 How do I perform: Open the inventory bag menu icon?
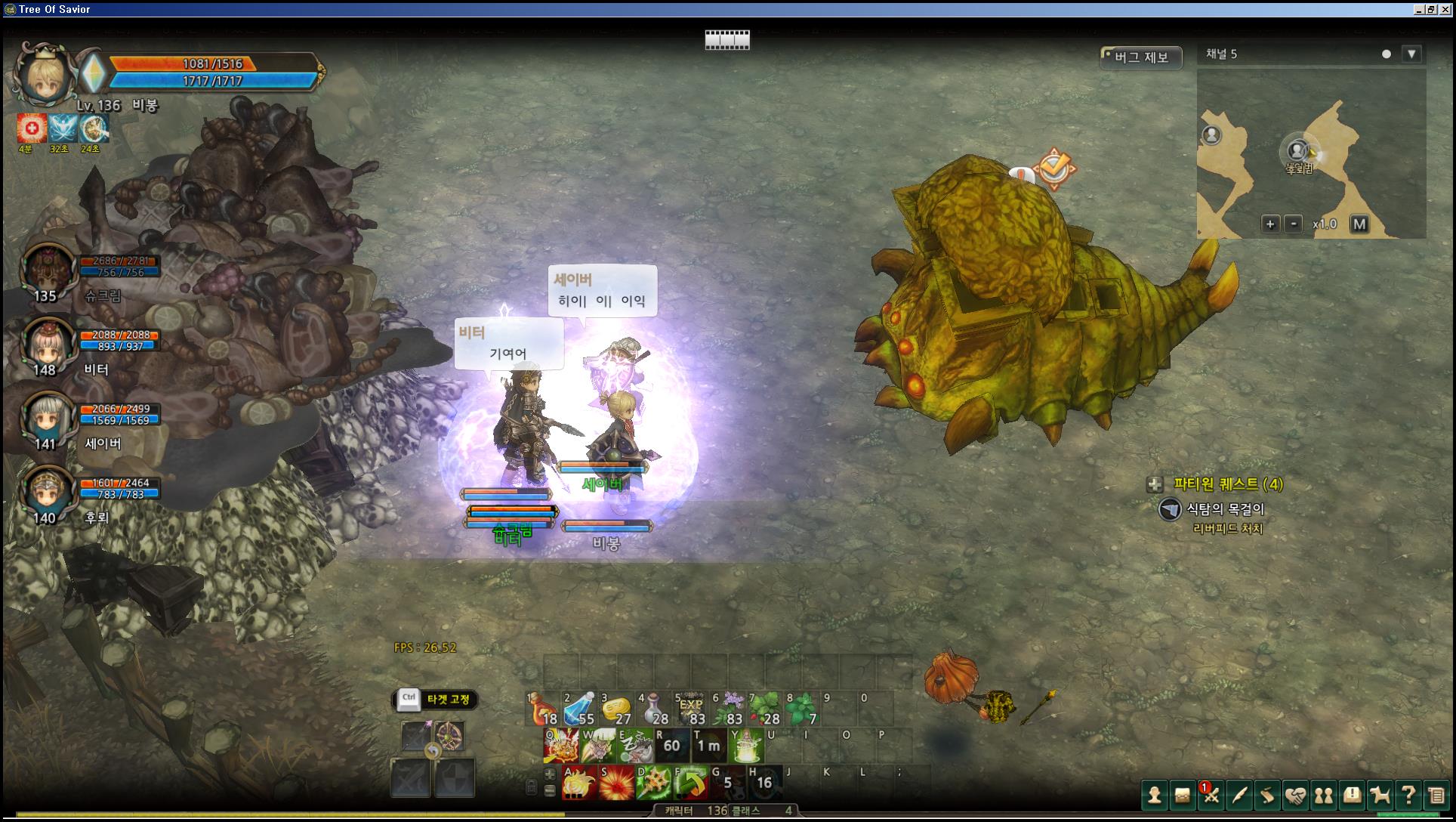click(x=1182, y=795)
